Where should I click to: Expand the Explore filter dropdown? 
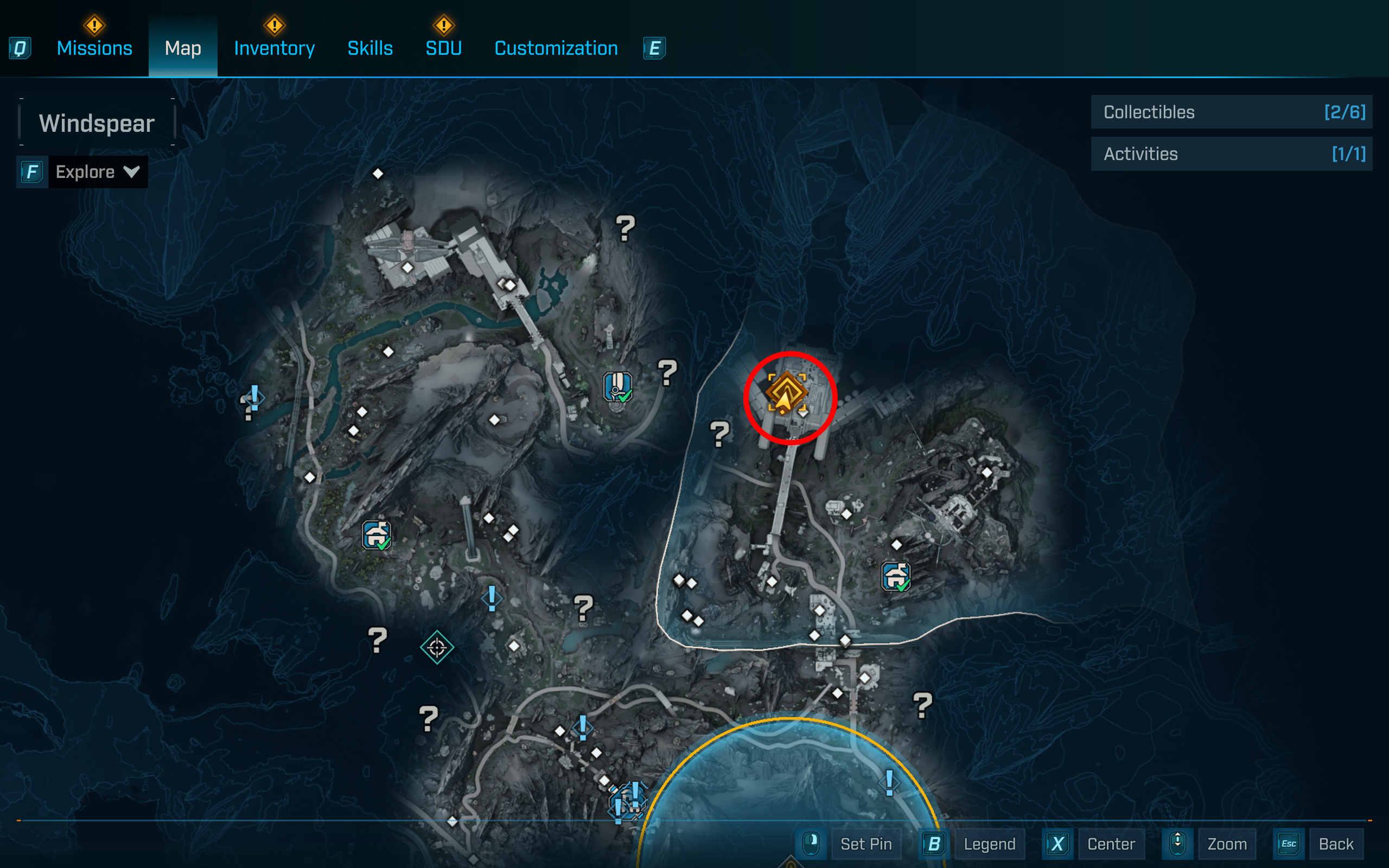tap(97, 171)
